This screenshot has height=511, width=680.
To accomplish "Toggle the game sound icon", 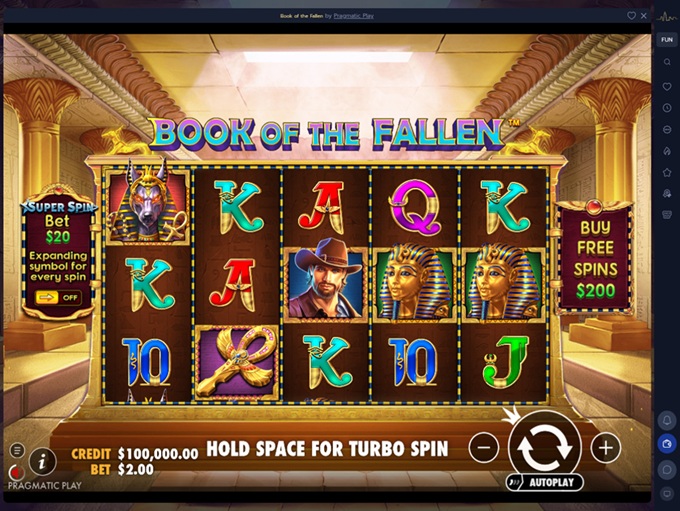I will [15, 471].
